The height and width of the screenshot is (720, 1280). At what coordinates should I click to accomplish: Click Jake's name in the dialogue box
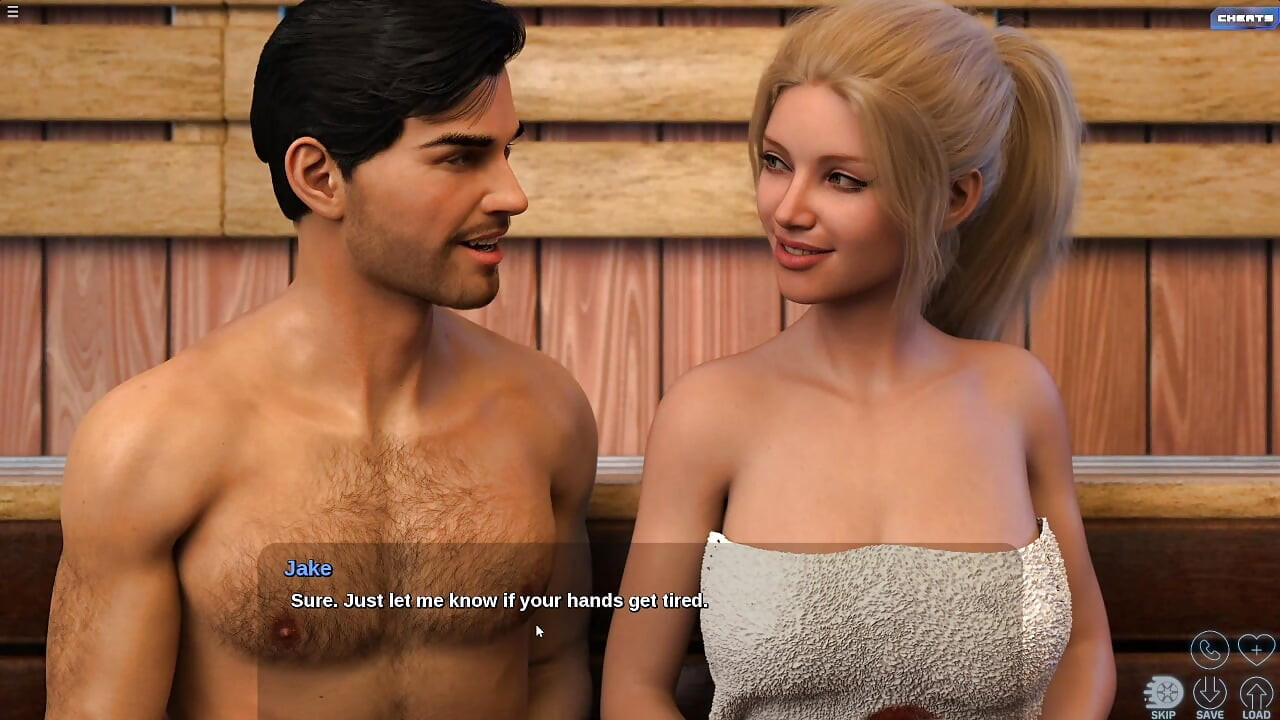(308, 568)
